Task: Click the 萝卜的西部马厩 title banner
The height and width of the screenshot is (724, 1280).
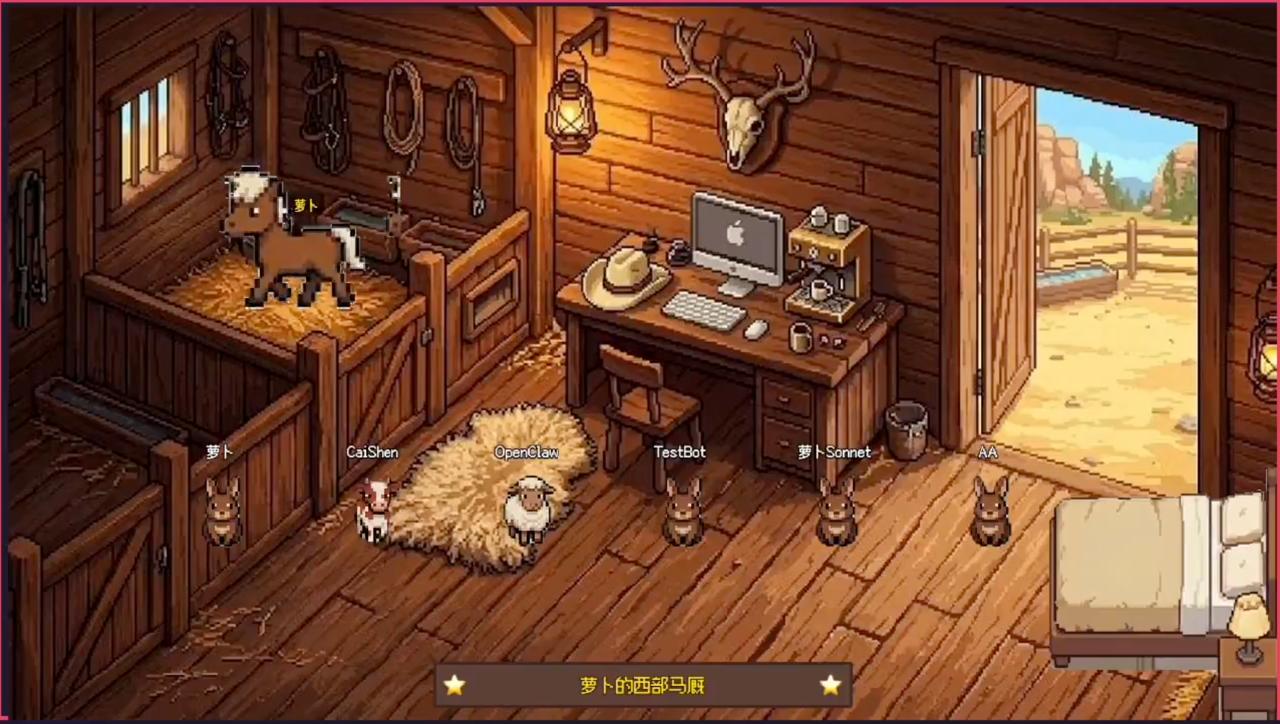Action: pos(642,686)
